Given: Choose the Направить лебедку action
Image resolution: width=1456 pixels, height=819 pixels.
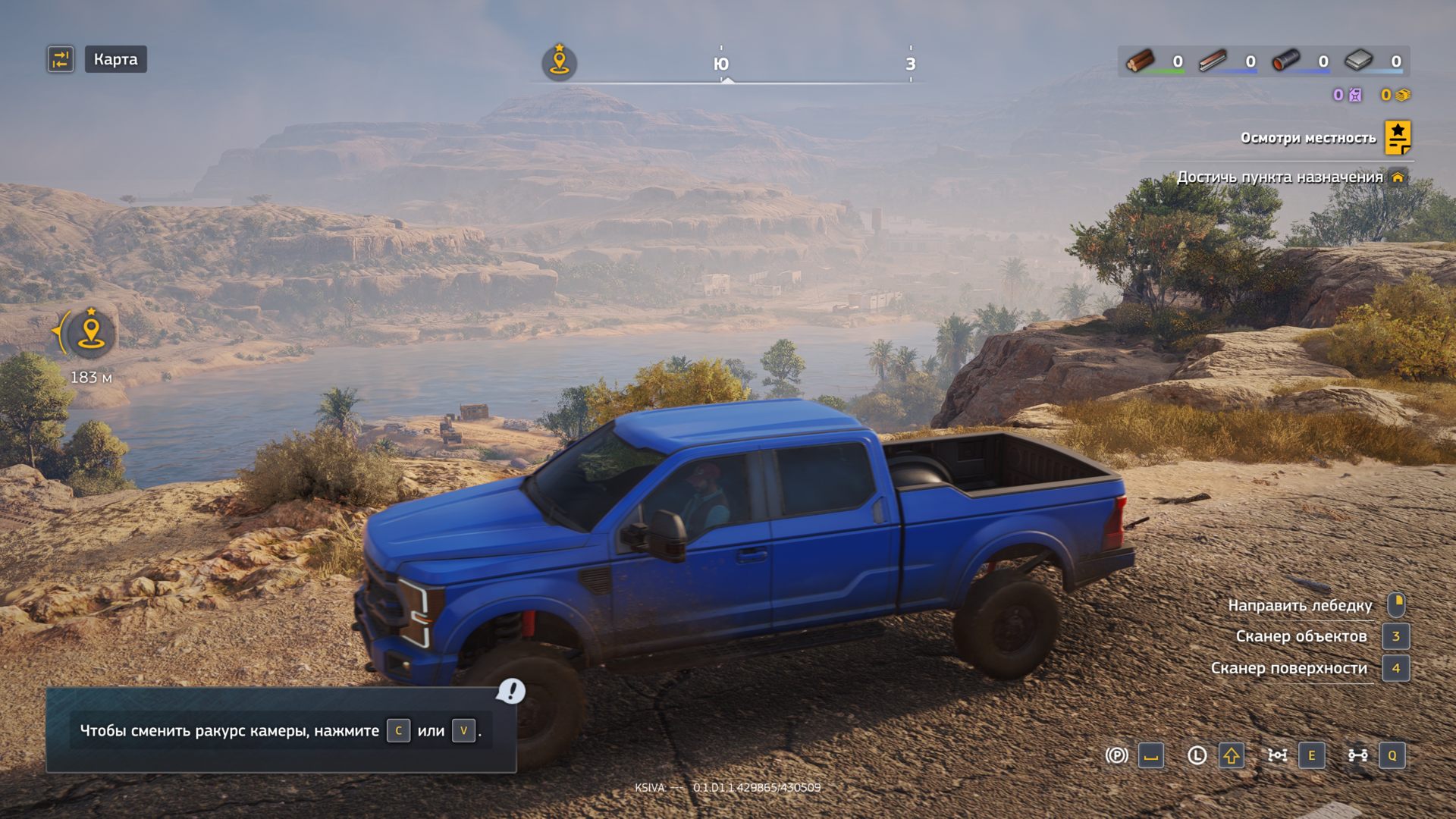Looking at the screenshot, I should point(1300,605).
